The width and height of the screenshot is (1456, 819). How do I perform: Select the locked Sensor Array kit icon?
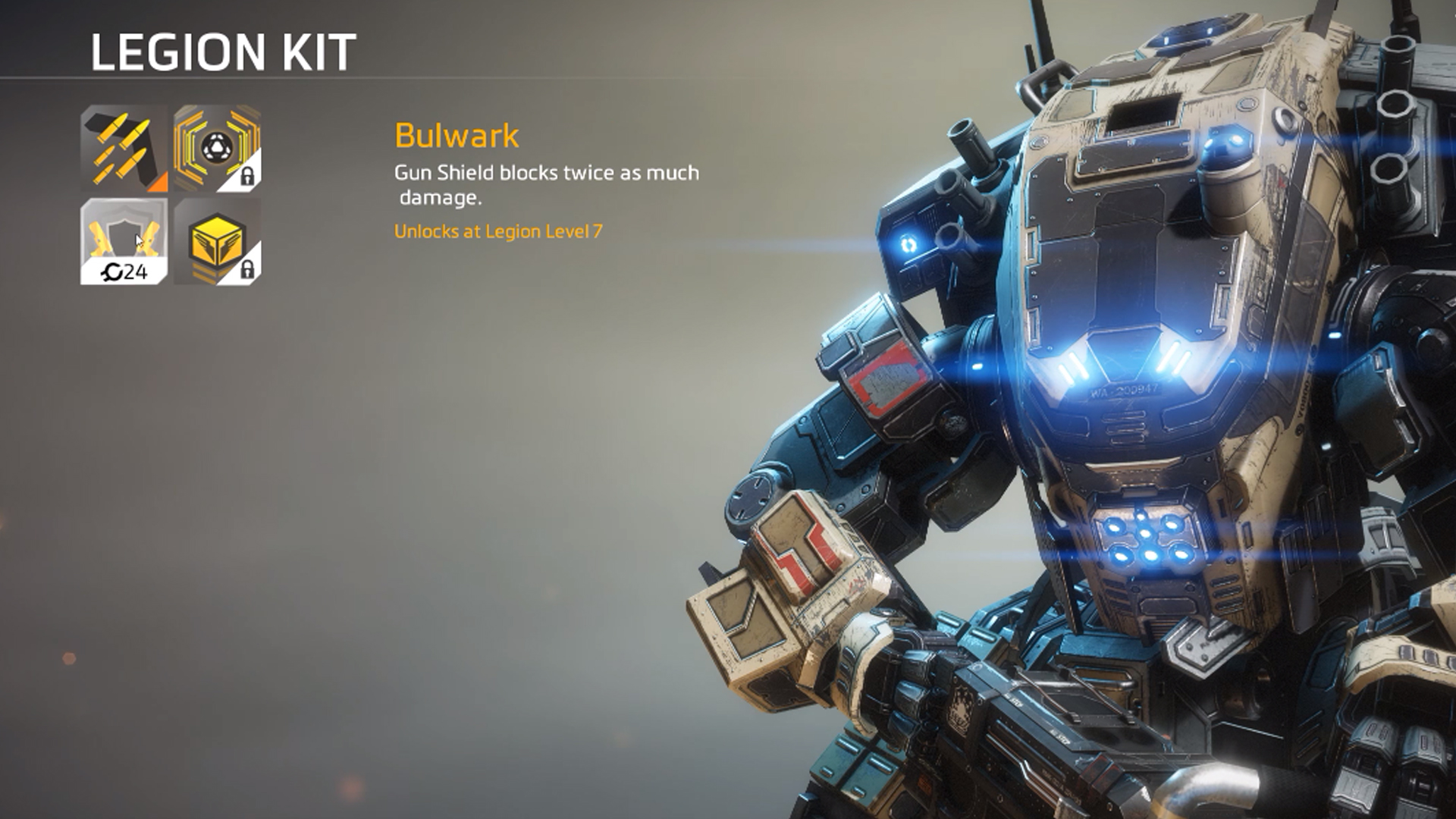pos(216,149)
